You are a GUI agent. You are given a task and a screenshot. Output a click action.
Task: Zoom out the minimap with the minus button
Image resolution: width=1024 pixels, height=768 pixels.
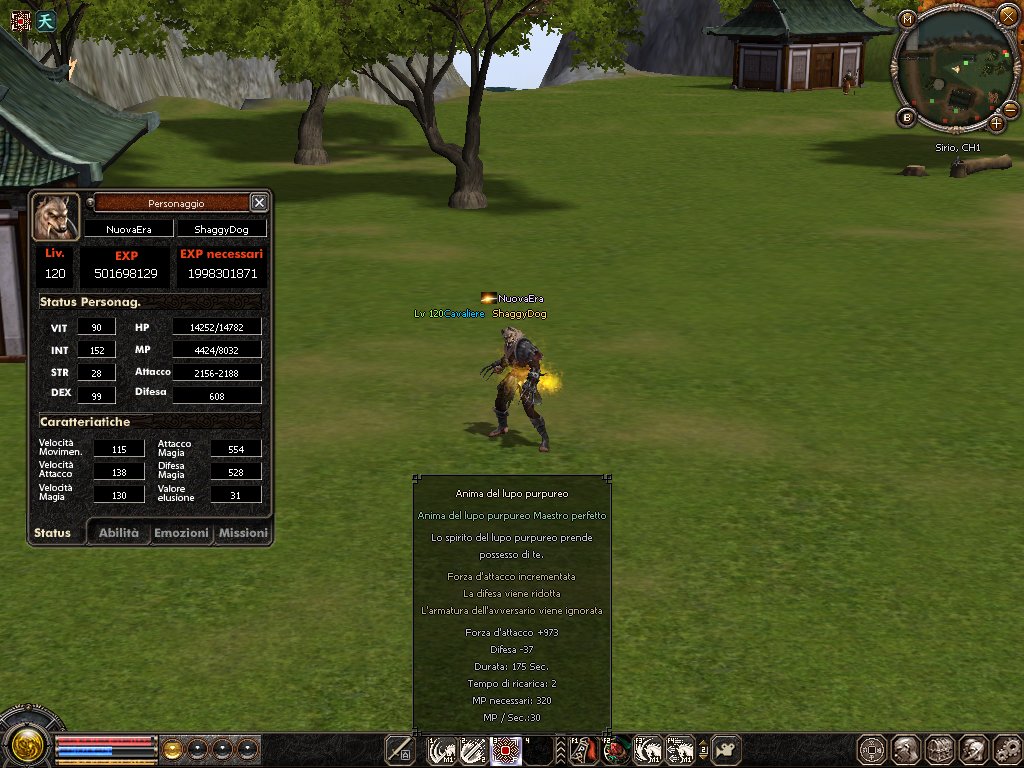(1010, 109)
